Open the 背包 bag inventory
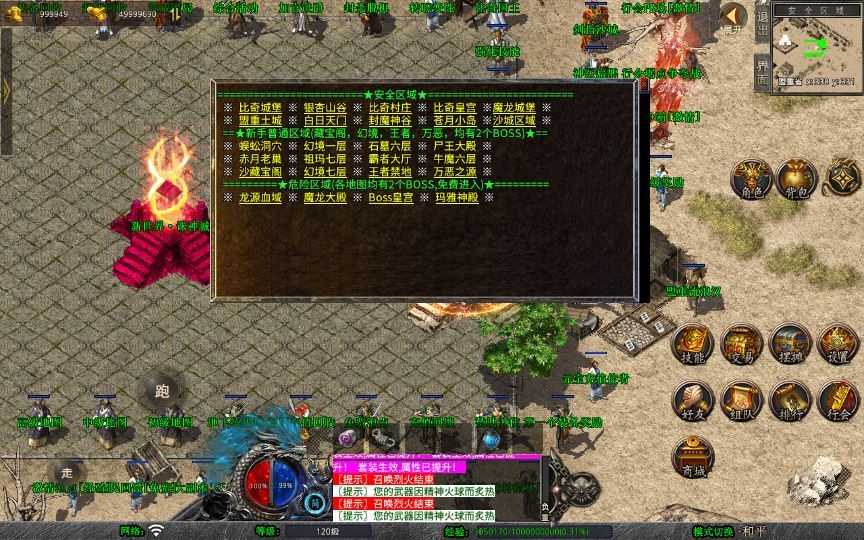The image size is (864, 540). pos(797,179)
